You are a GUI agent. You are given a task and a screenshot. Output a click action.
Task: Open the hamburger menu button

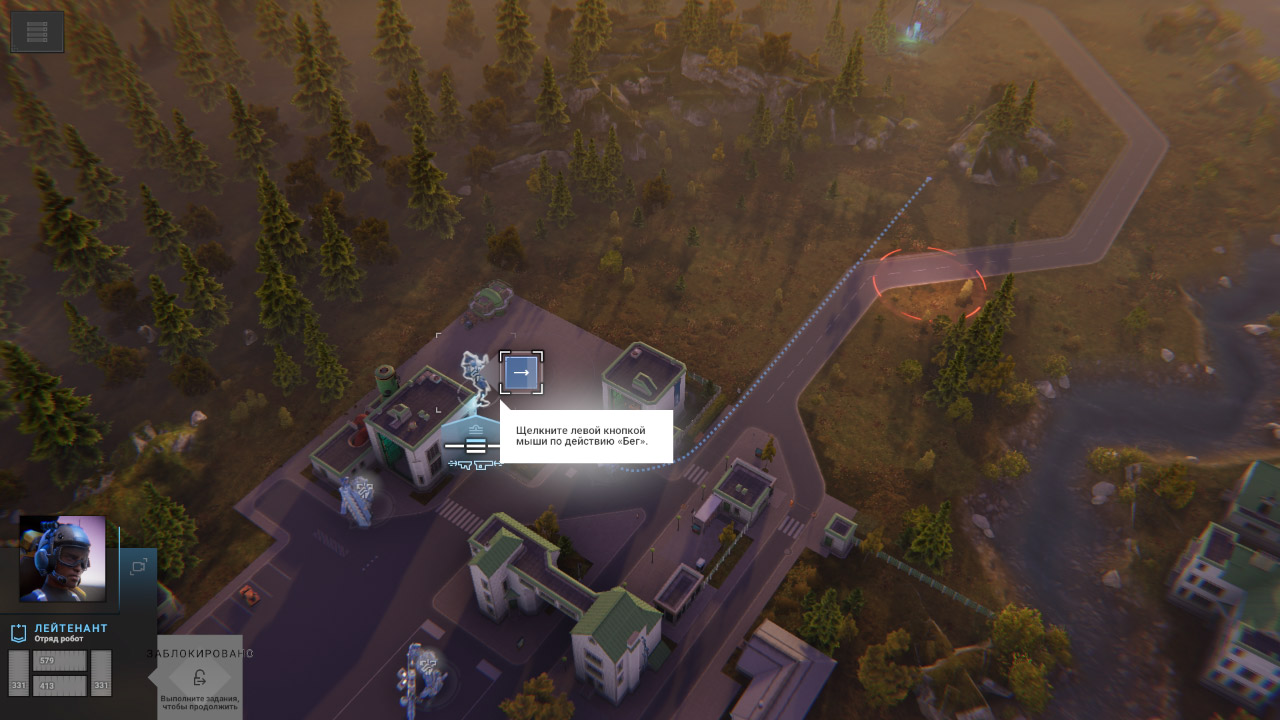tap(37, 32)
